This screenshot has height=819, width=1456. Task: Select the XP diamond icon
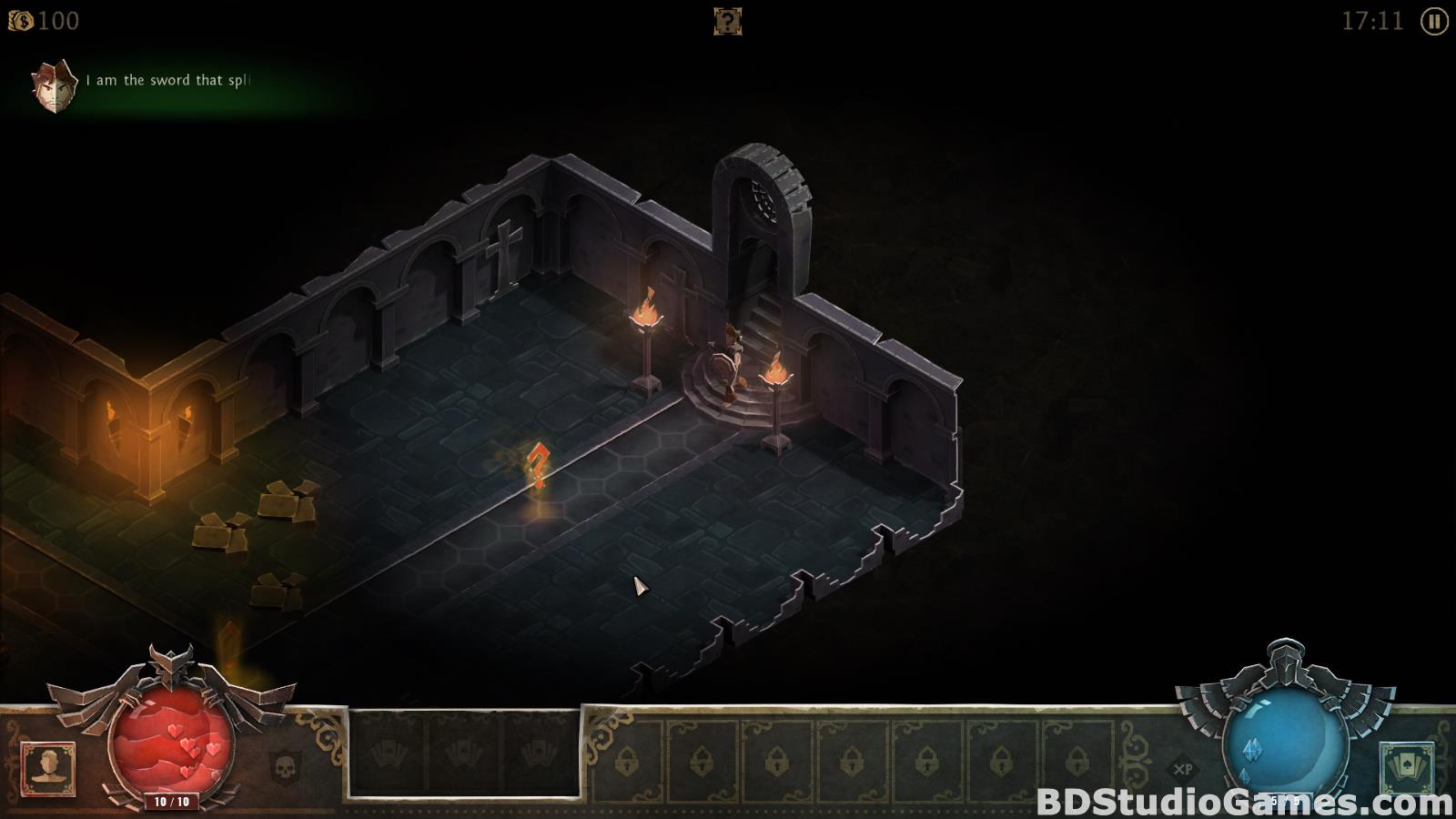1184,768
